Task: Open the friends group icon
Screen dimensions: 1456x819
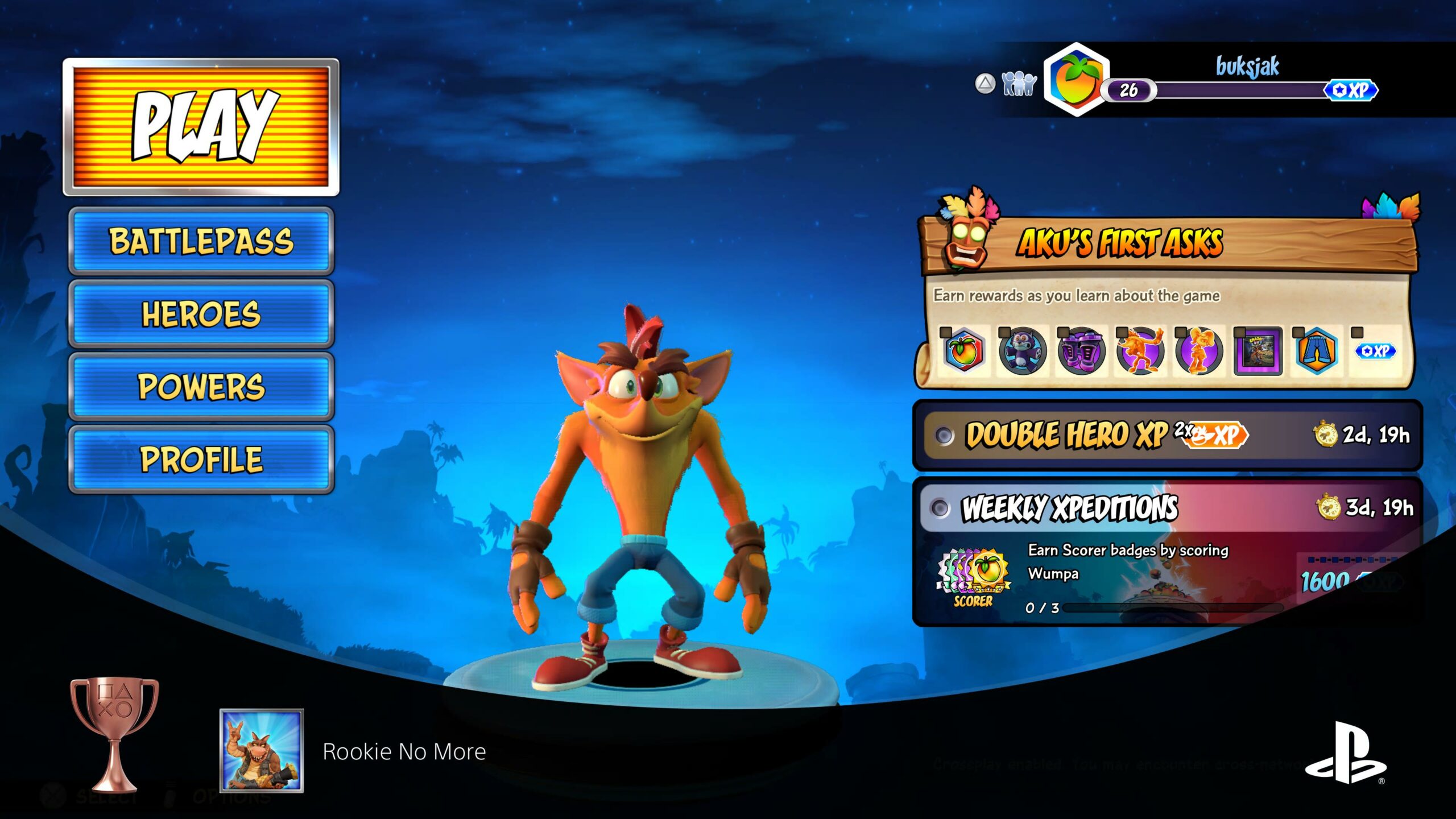Action: click(x=1019, y=84)
